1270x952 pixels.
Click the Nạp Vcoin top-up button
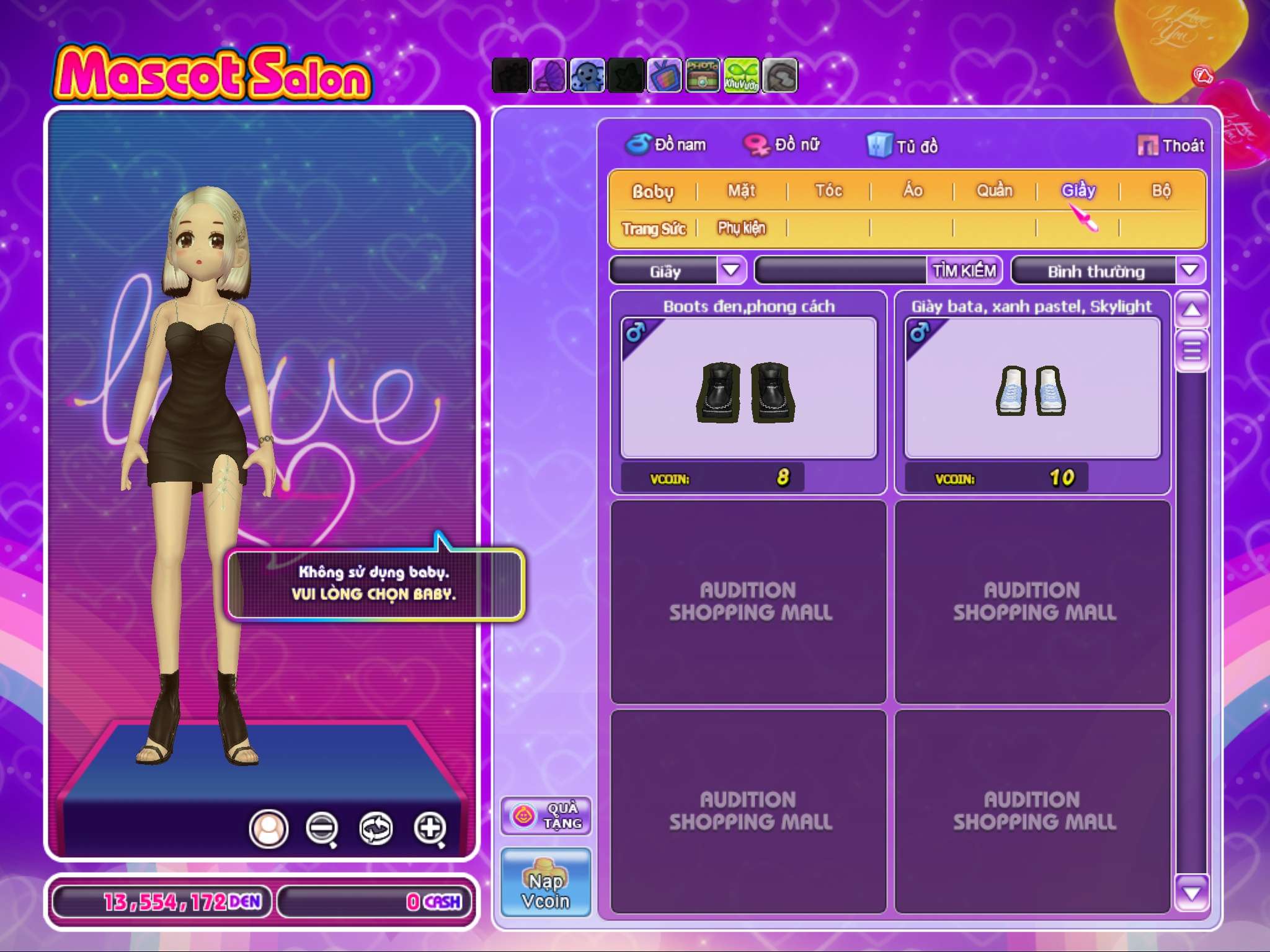click(x=546, y=883)
